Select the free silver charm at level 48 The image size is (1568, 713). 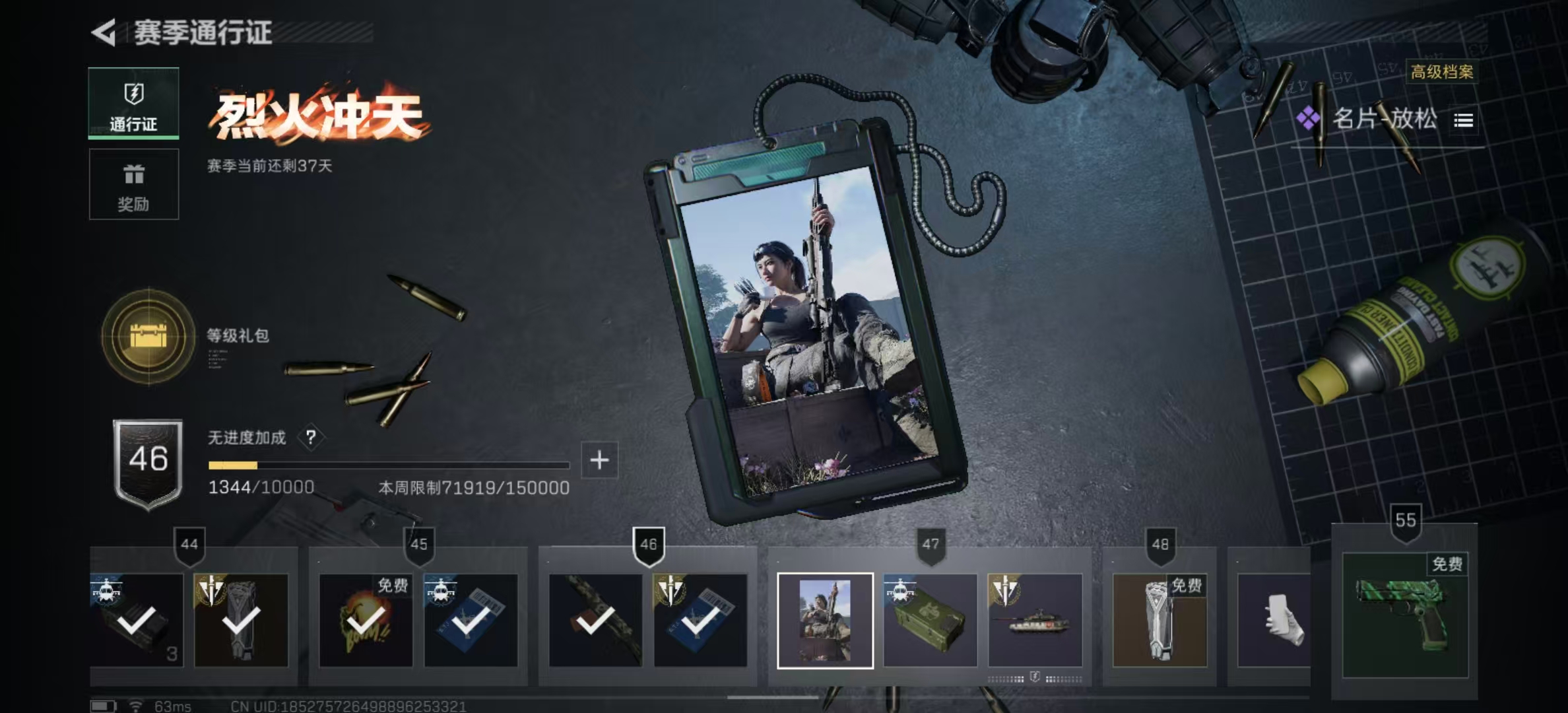1160,621
